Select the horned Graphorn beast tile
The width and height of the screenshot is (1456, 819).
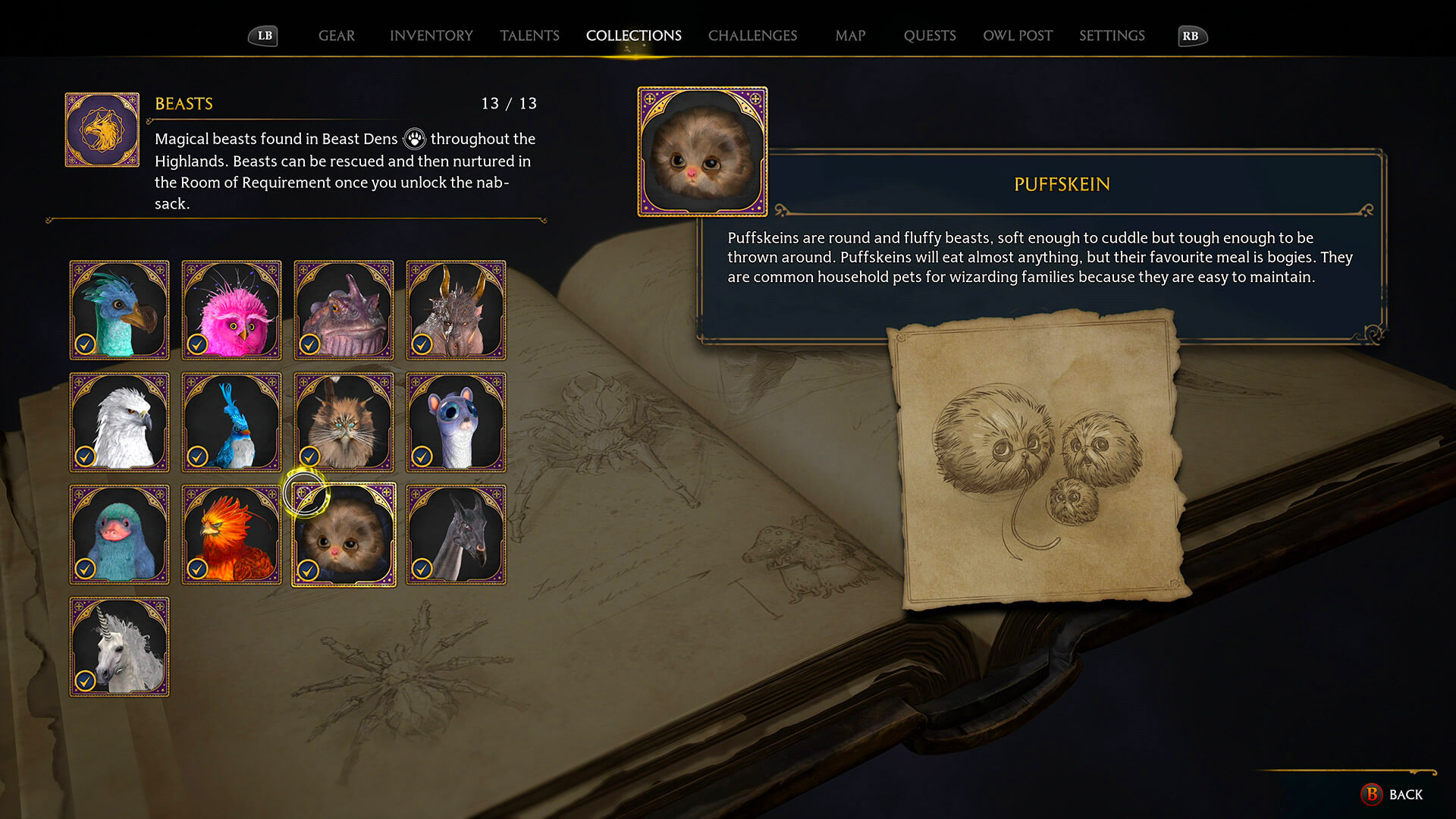(x=456, y=309)
